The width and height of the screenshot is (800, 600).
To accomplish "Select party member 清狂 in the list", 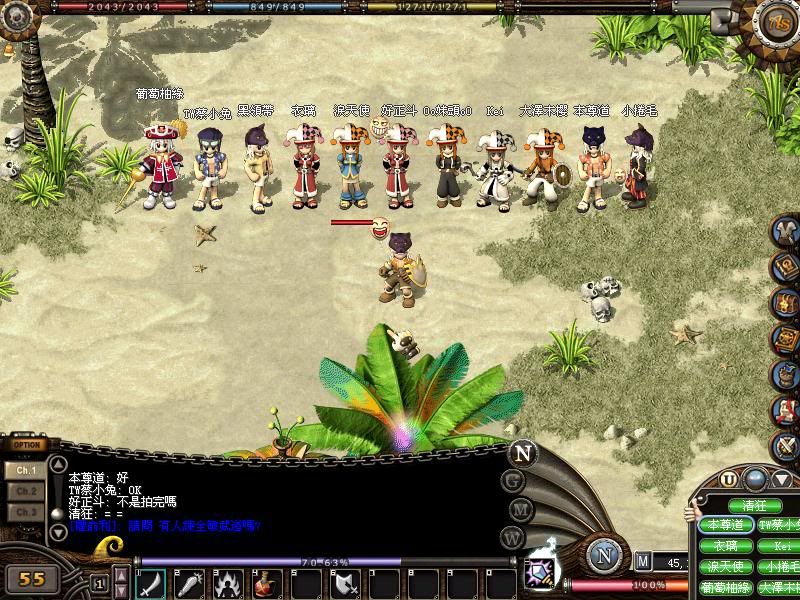I will click(755, 506).
